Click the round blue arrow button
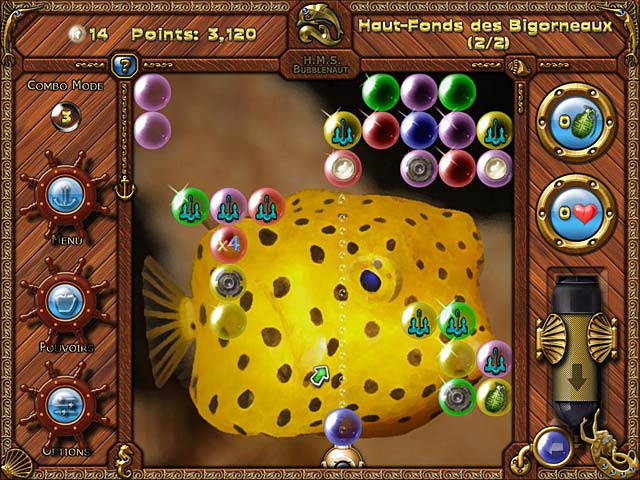Image resolution: width=640 pixels, height=480 pixels. click(552, 445)
